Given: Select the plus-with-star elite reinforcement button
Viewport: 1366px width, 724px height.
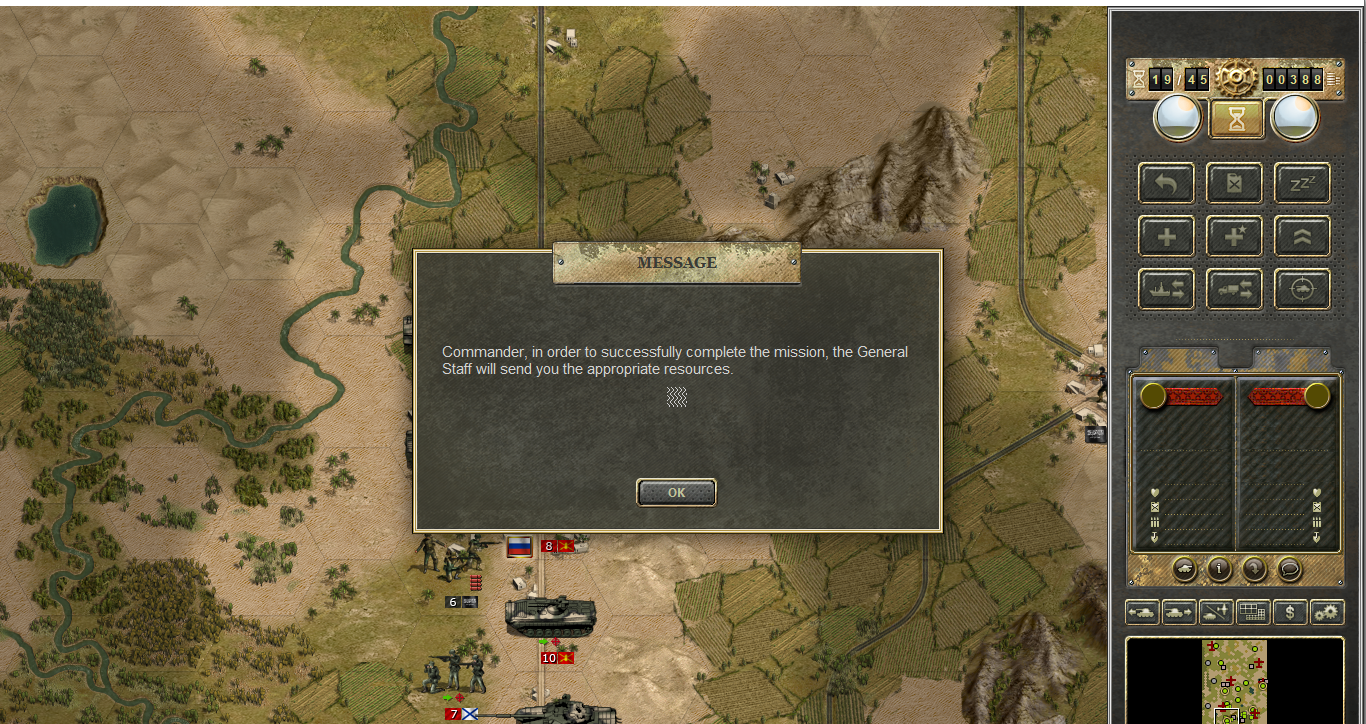Looking at the screenshot, I should click(1234, 237).
